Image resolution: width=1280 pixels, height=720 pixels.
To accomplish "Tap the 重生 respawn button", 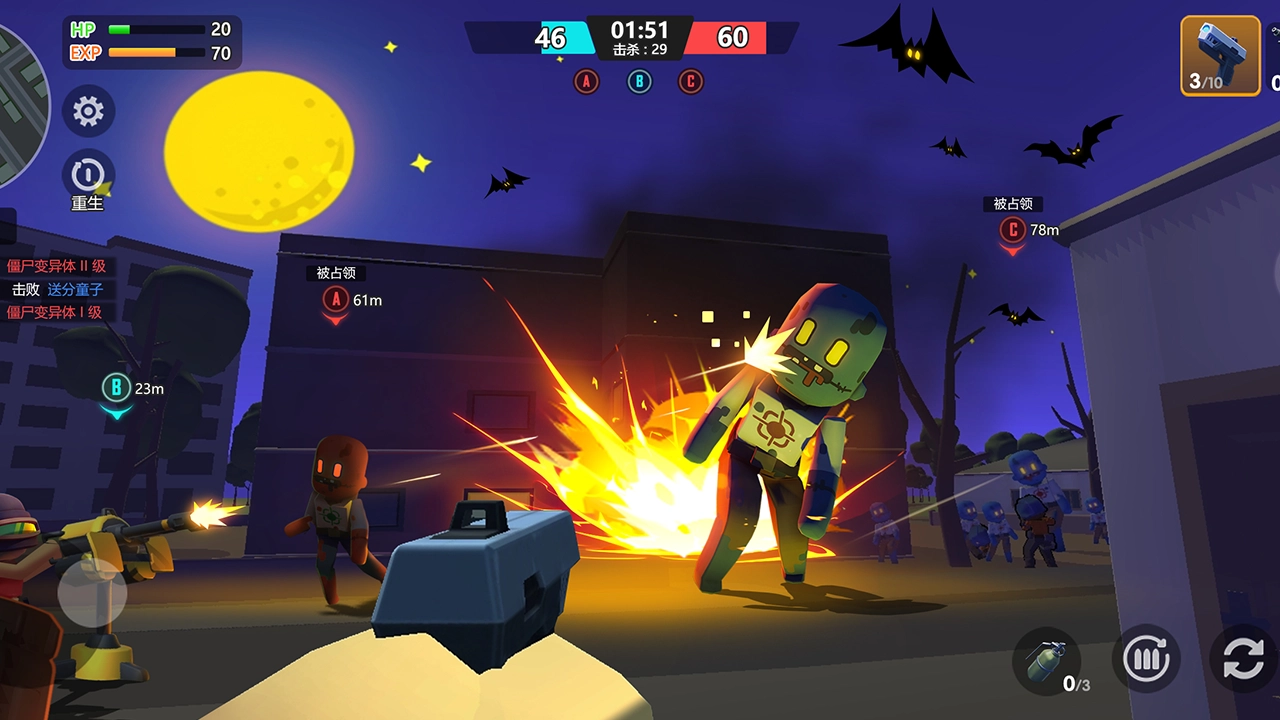I will [88, 177].
